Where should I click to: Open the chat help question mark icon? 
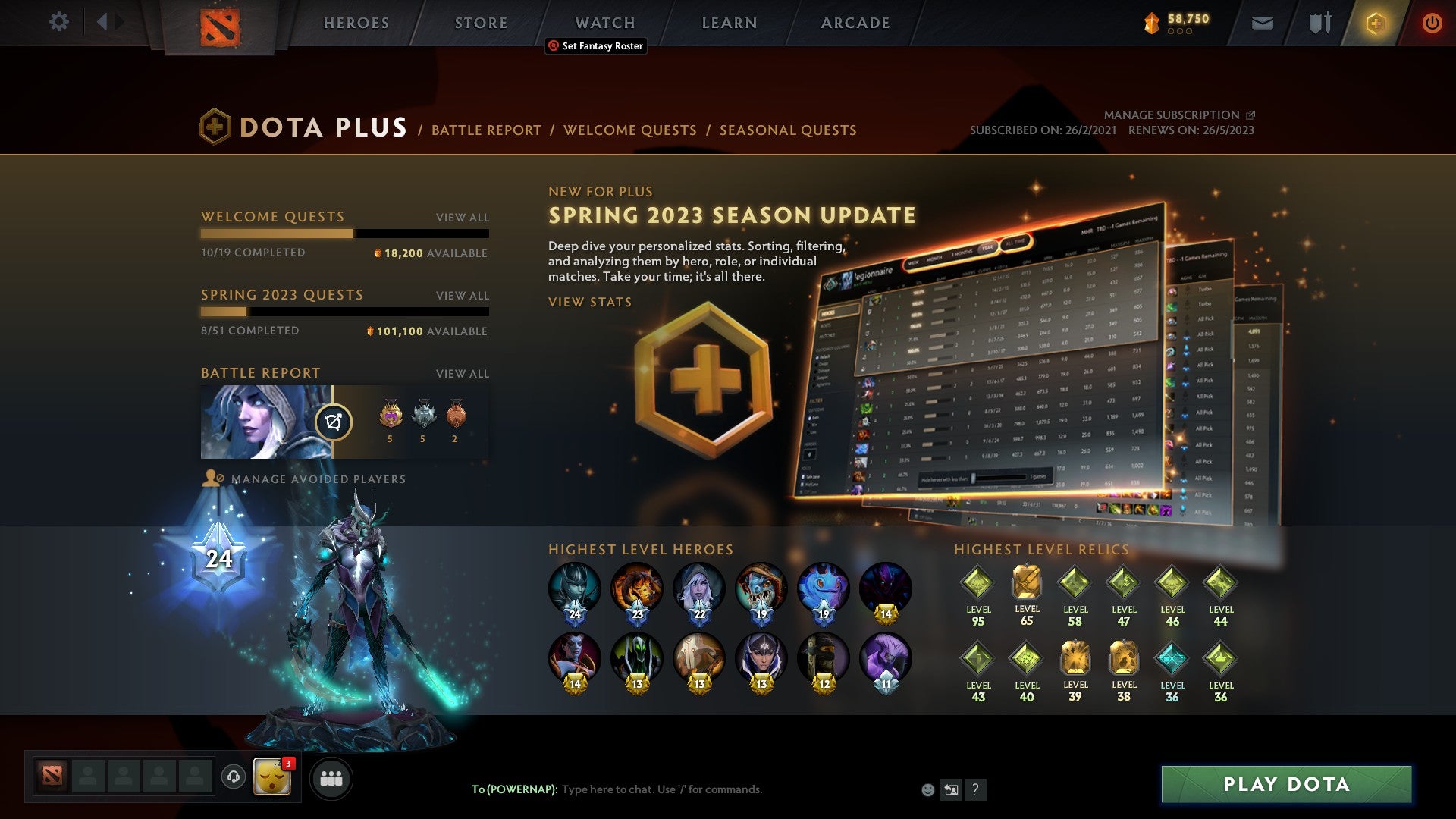click(x=975, y=790)
